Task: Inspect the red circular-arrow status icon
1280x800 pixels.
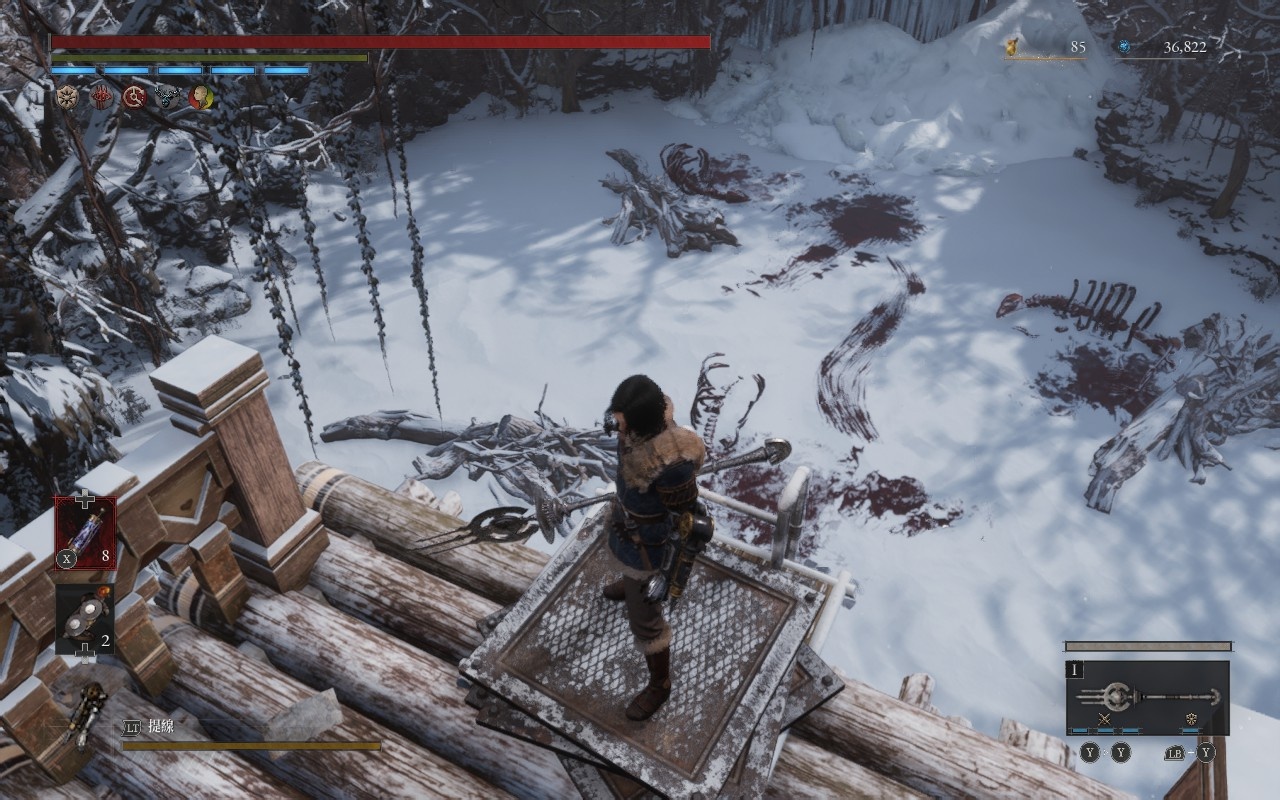Action: click(x=134, y=97)
